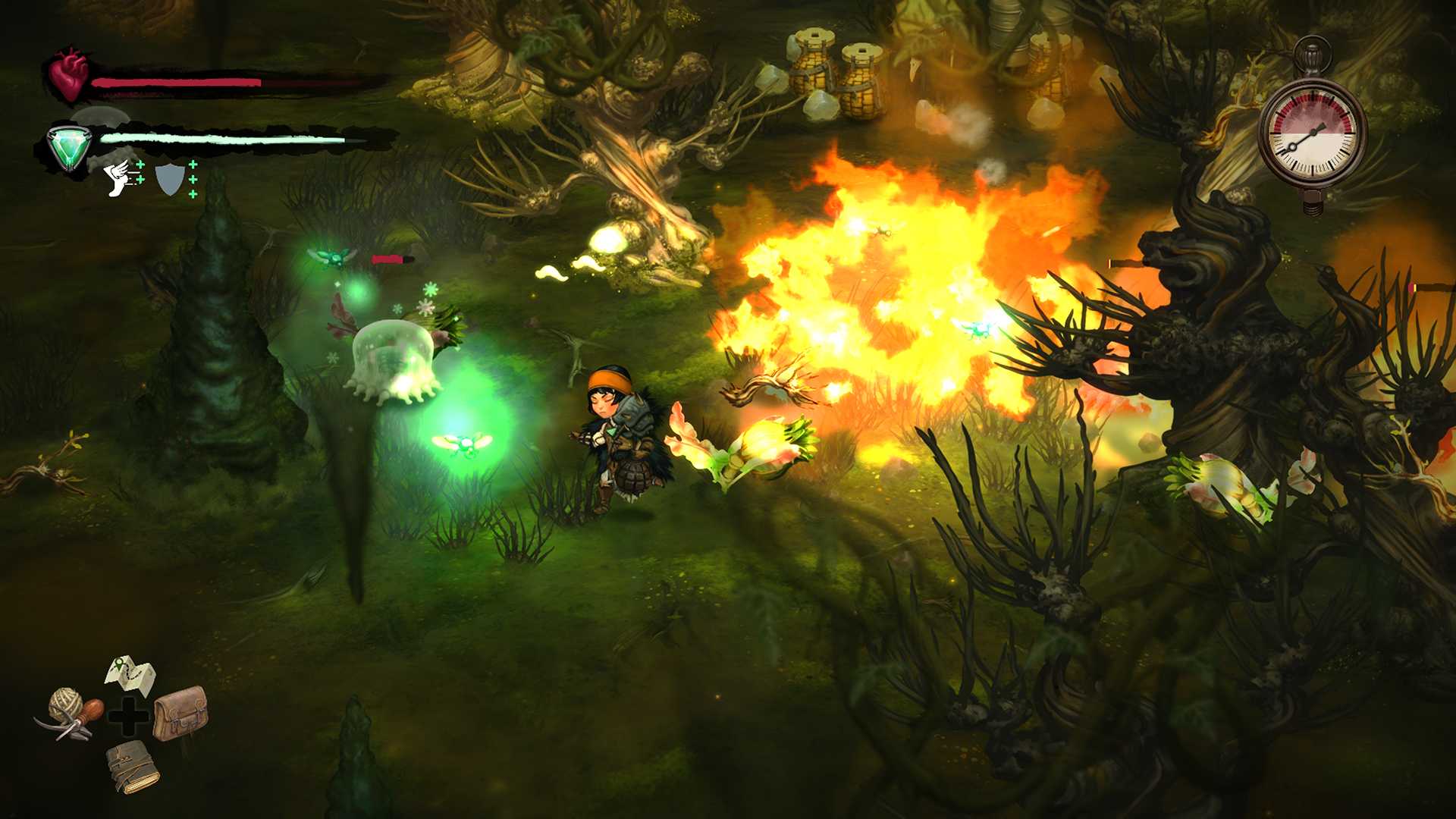This screenshot has height=819, width=1456.
Task: Click the shield defense buff icon
Action: pos(171,180)
